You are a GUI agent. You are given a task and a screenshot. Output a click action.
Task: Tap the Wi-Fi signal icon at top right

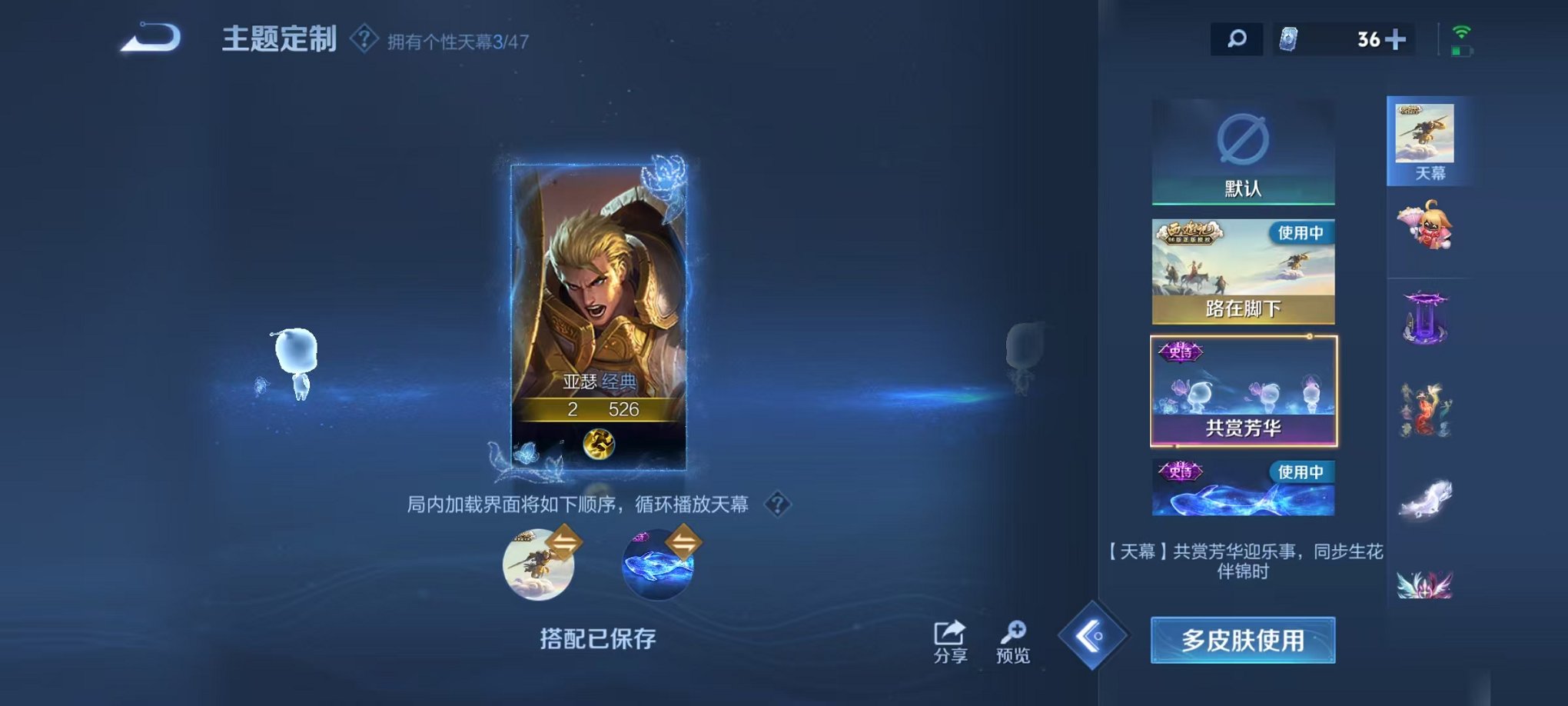(1460, 32)
